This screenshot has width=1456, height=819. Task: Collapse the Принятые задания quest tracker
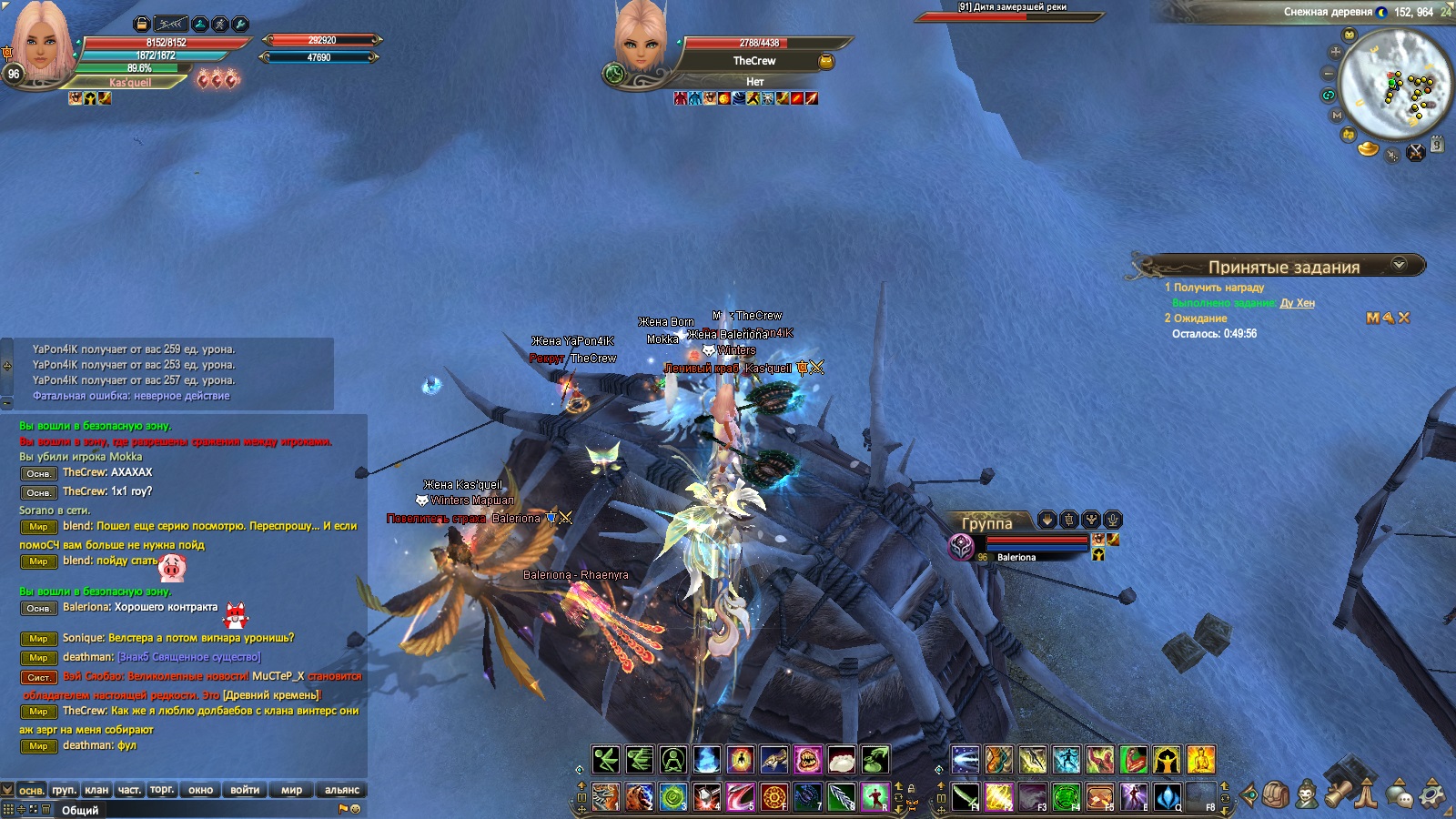[x=1400, y=265]
